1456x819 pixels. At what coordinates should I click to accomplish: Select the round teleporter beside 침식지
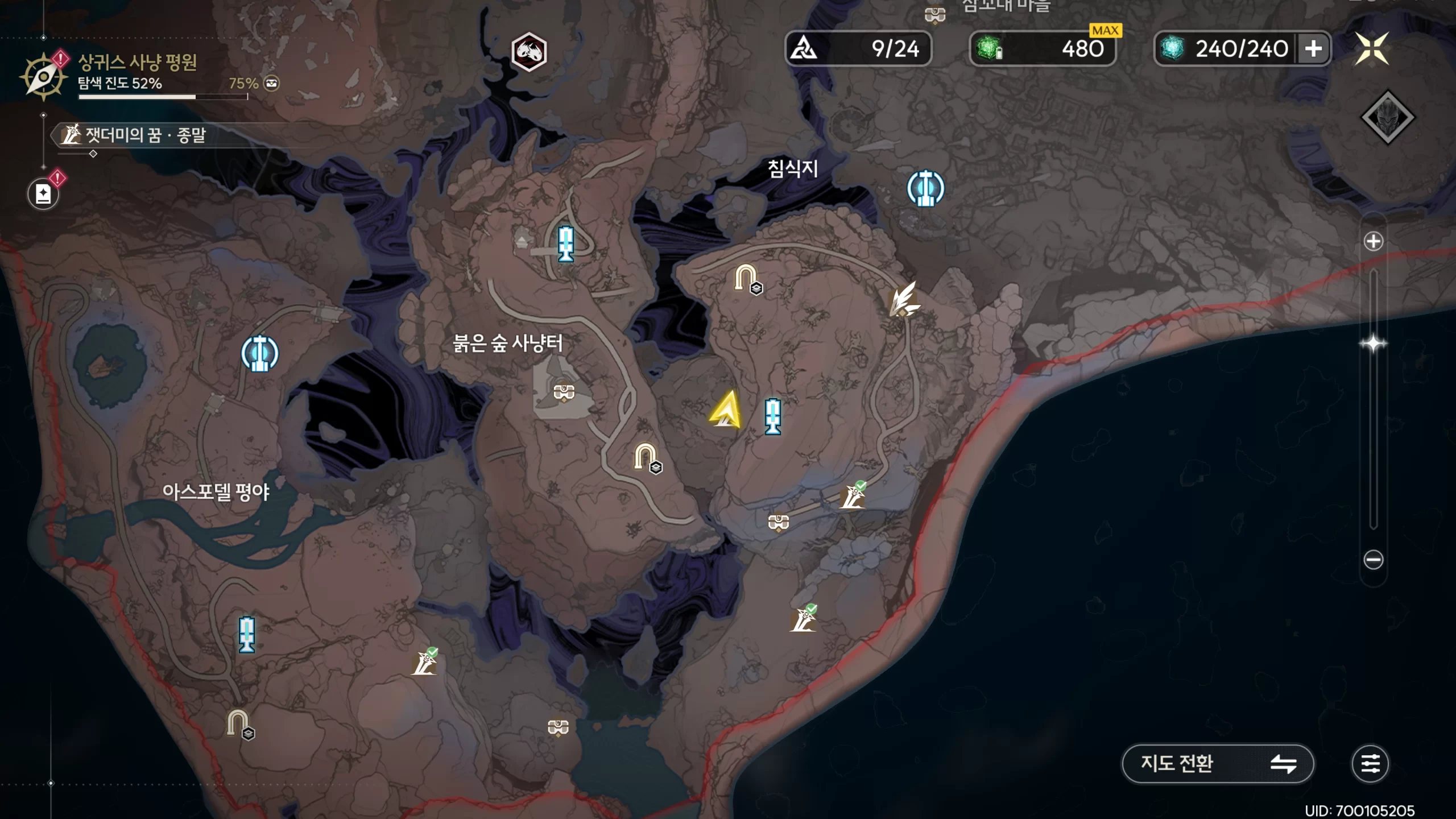925,188
